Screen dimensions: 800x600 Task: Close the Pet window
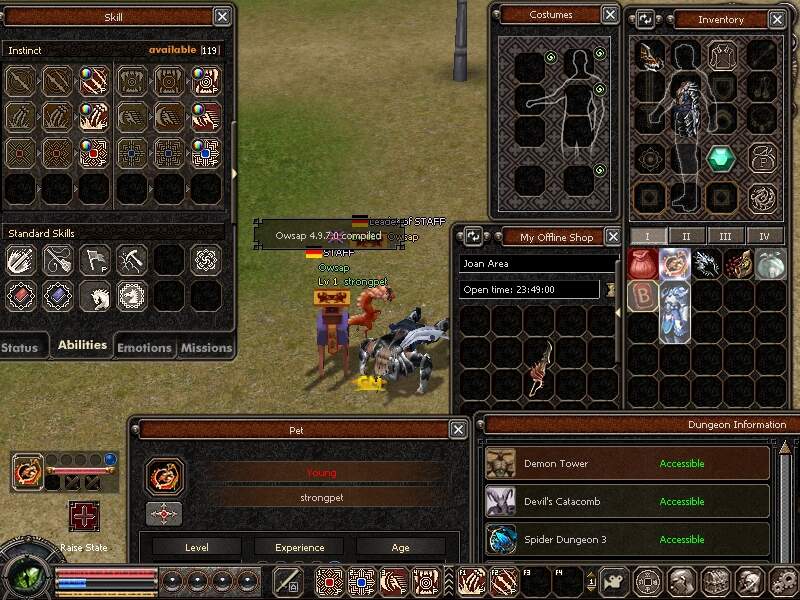tap(458, 430)
